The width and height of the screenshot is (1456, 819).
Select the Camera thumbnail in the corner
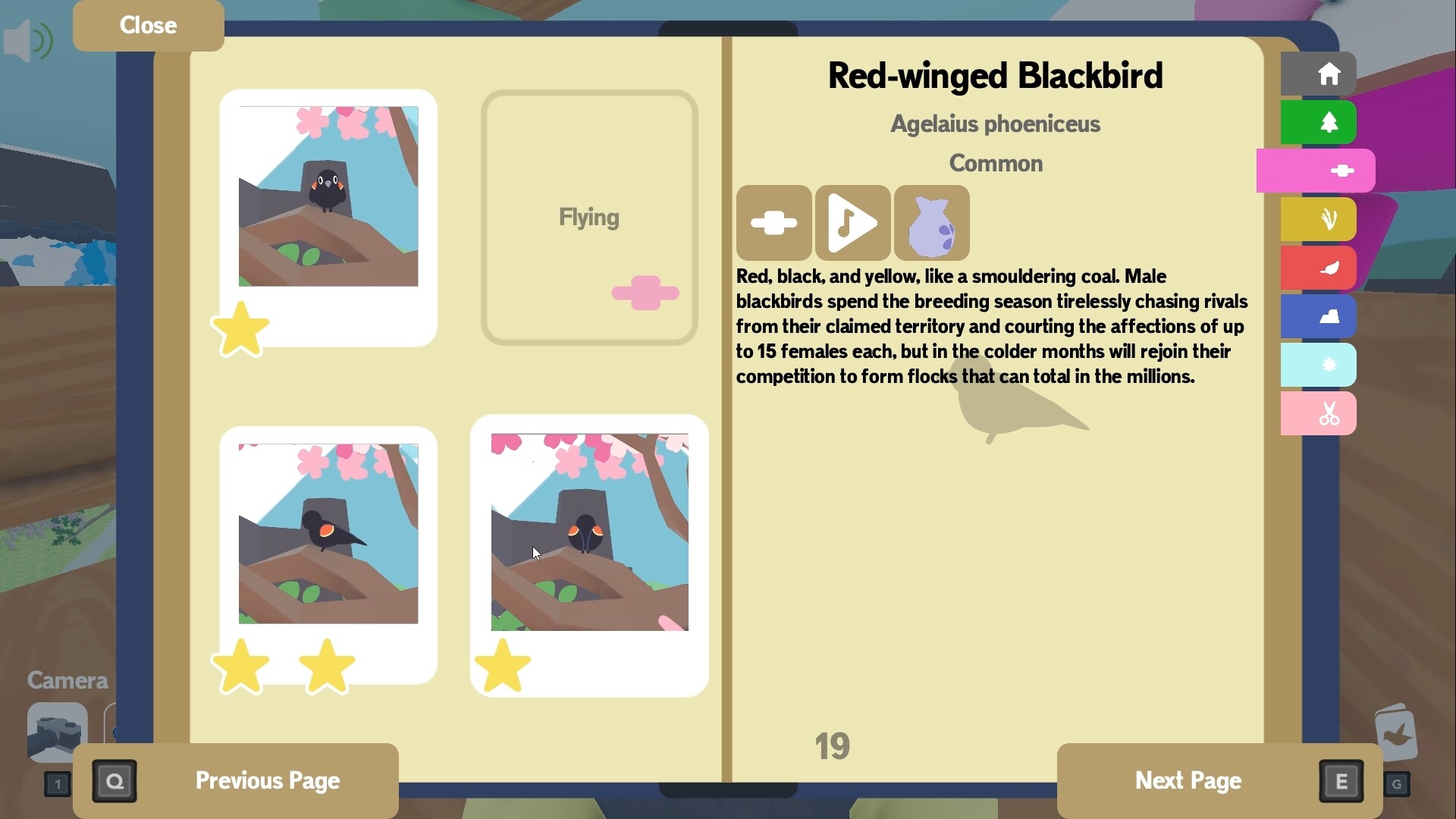pos(57,732)
